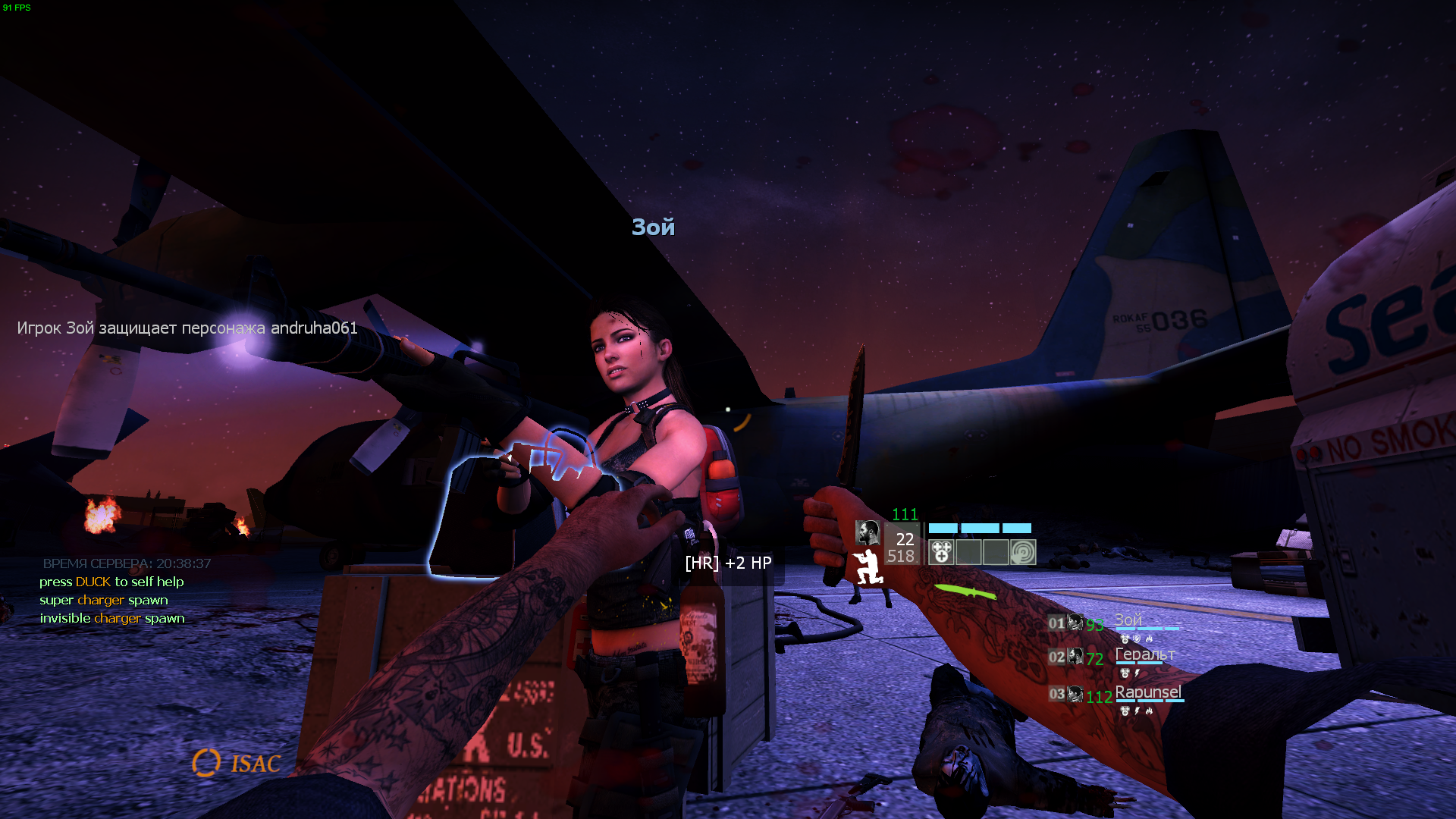
Task: Click the ISAC logo
Action: 237,763
